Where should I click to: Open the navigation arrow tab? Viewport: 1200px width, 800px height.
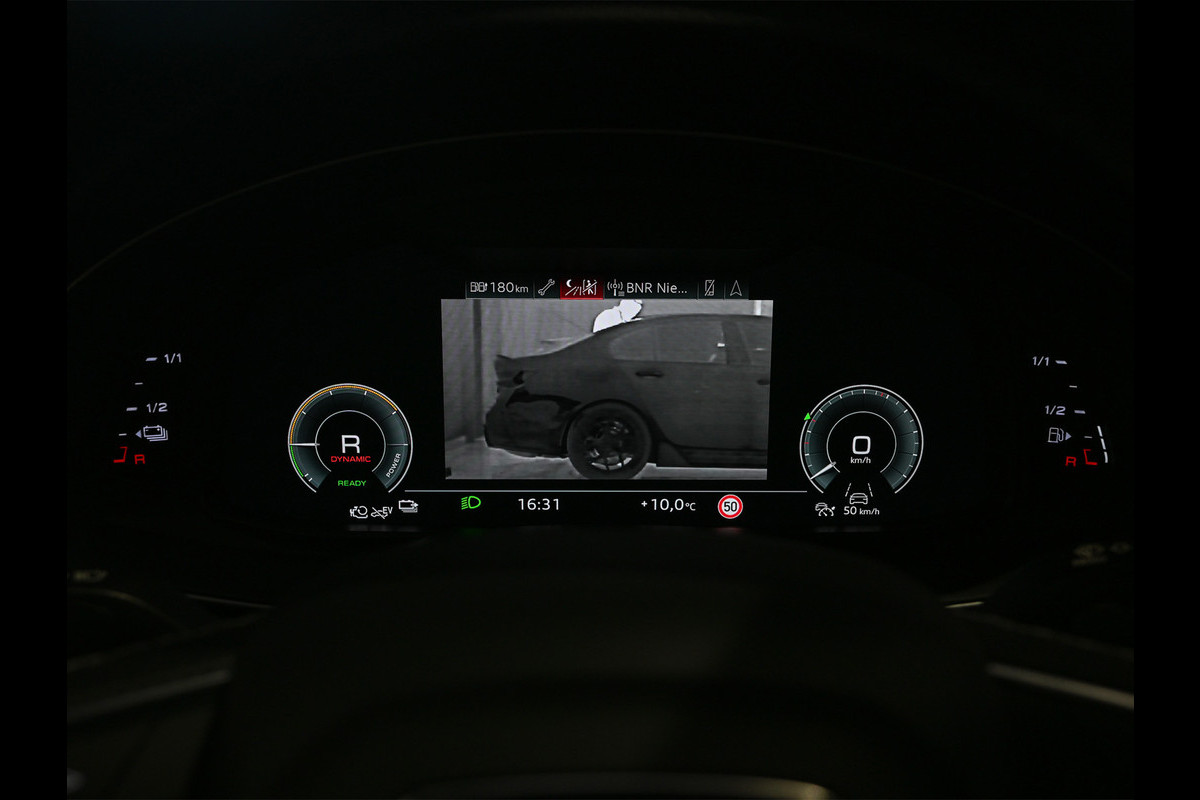(x=736, y=288)
